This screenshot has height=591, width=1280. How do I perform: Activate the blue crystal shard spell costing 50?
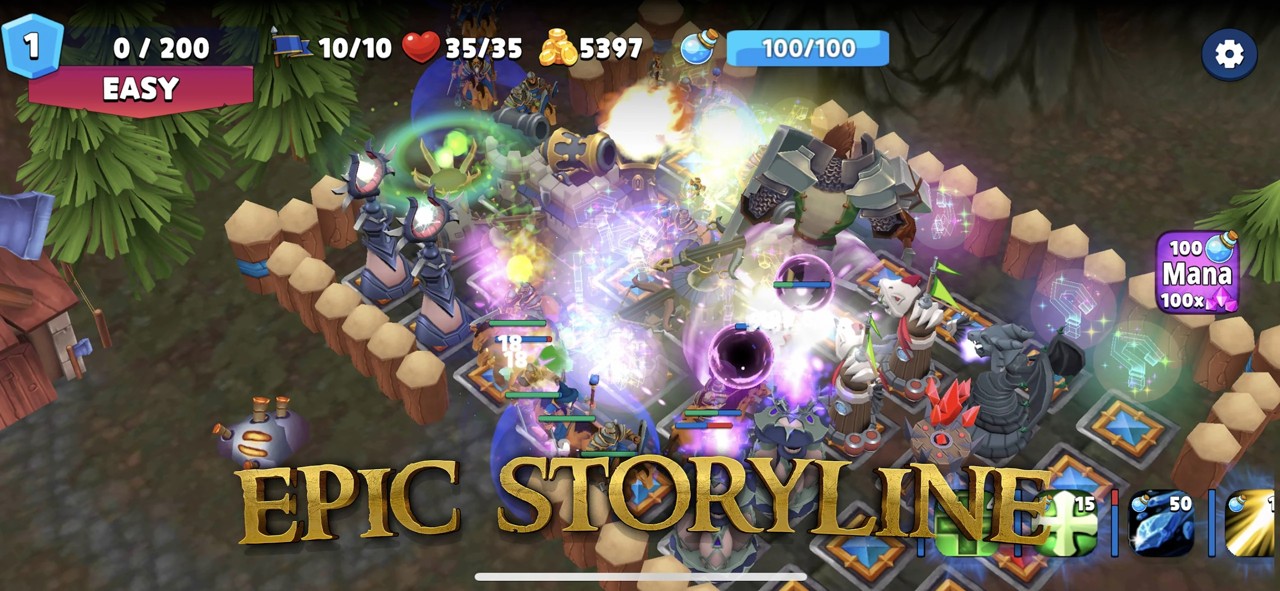click(x=1161, y=523)
